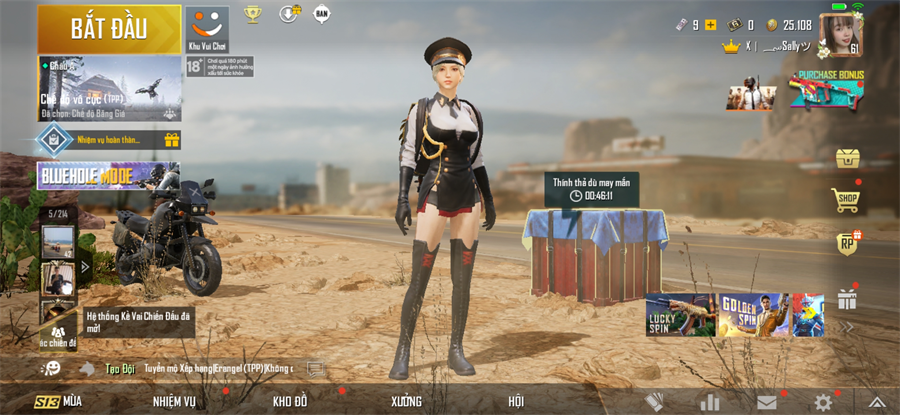Click the BẮT ĐẦU start button
Image resolution: width=900 pixels, height=415 pixels.
pos(109,28)
